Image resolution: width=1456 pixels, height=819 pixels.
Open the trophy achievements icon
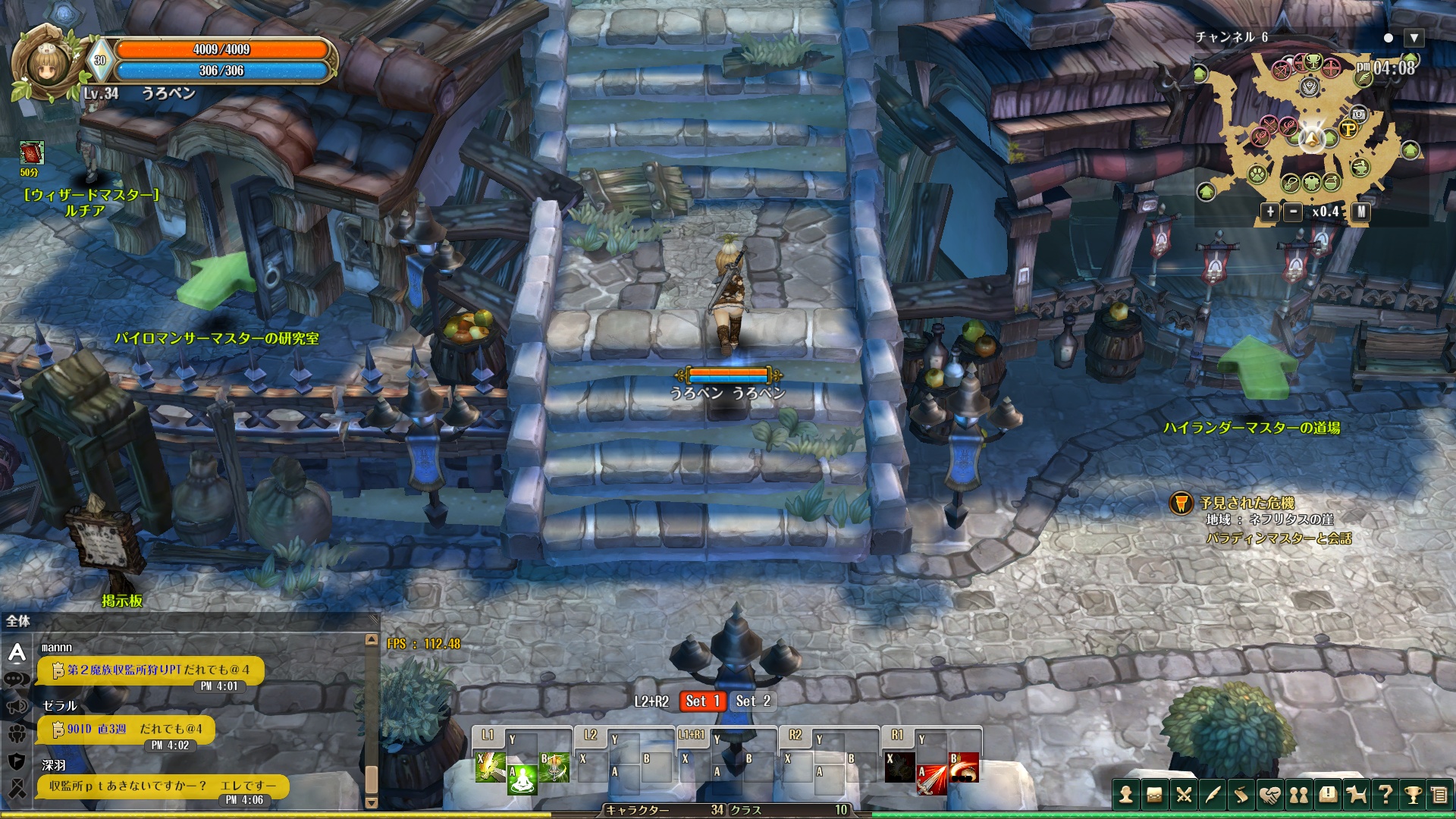click(x=1414, y=795)
